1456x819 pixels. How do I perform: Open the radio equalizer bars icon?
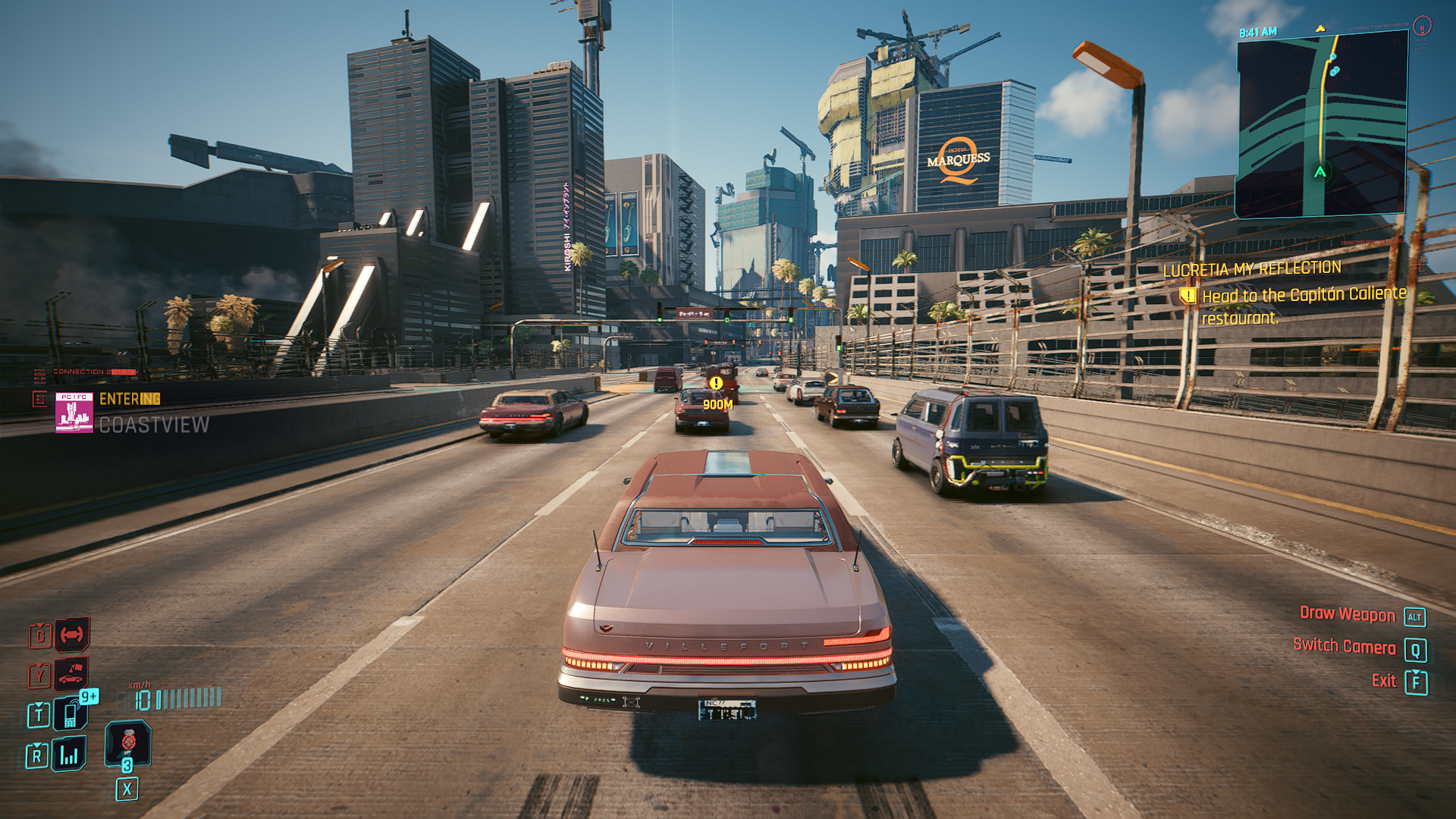click(x=69, y=755)
